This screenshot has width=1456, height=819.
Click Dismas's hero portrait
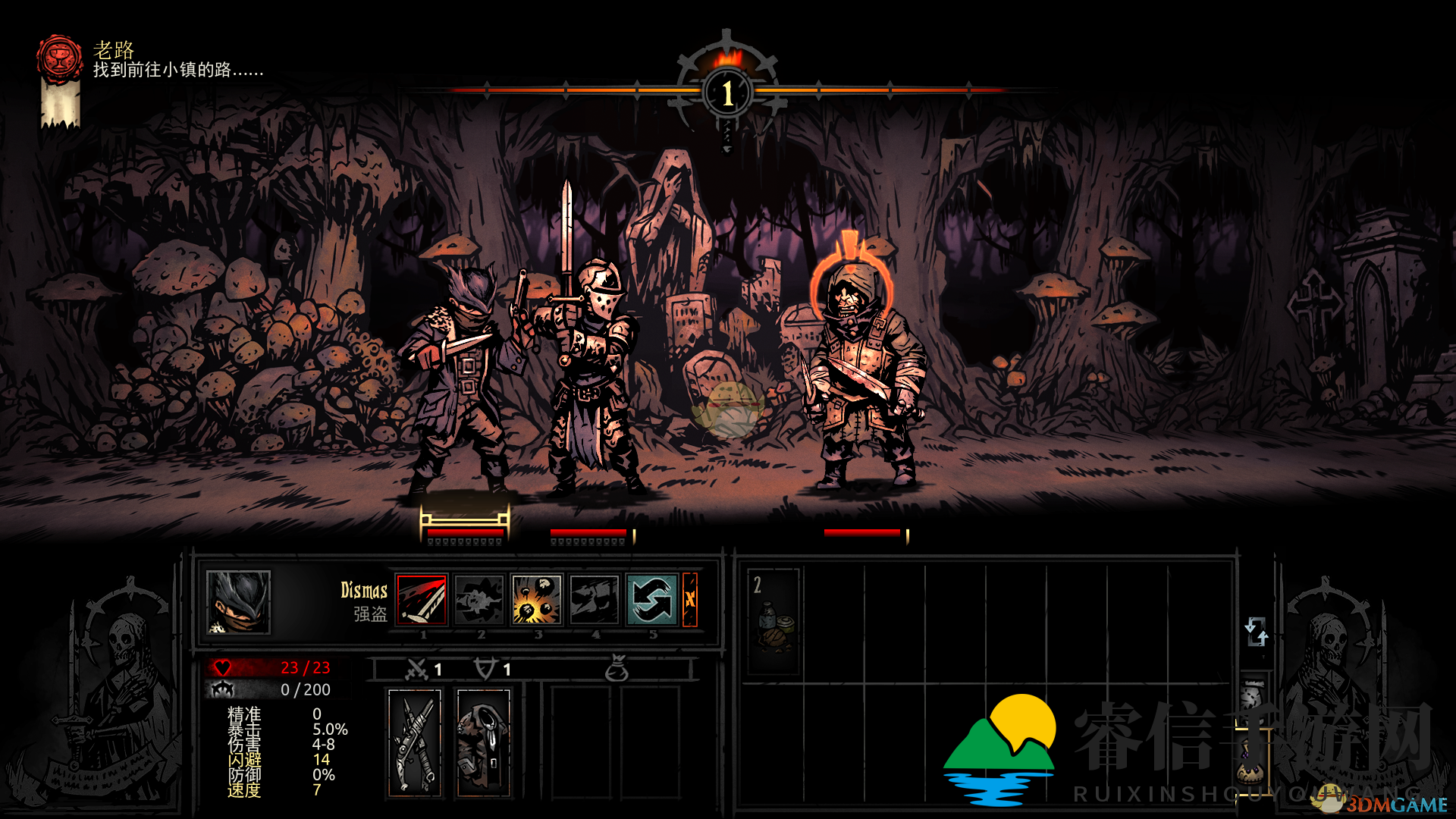238,602
